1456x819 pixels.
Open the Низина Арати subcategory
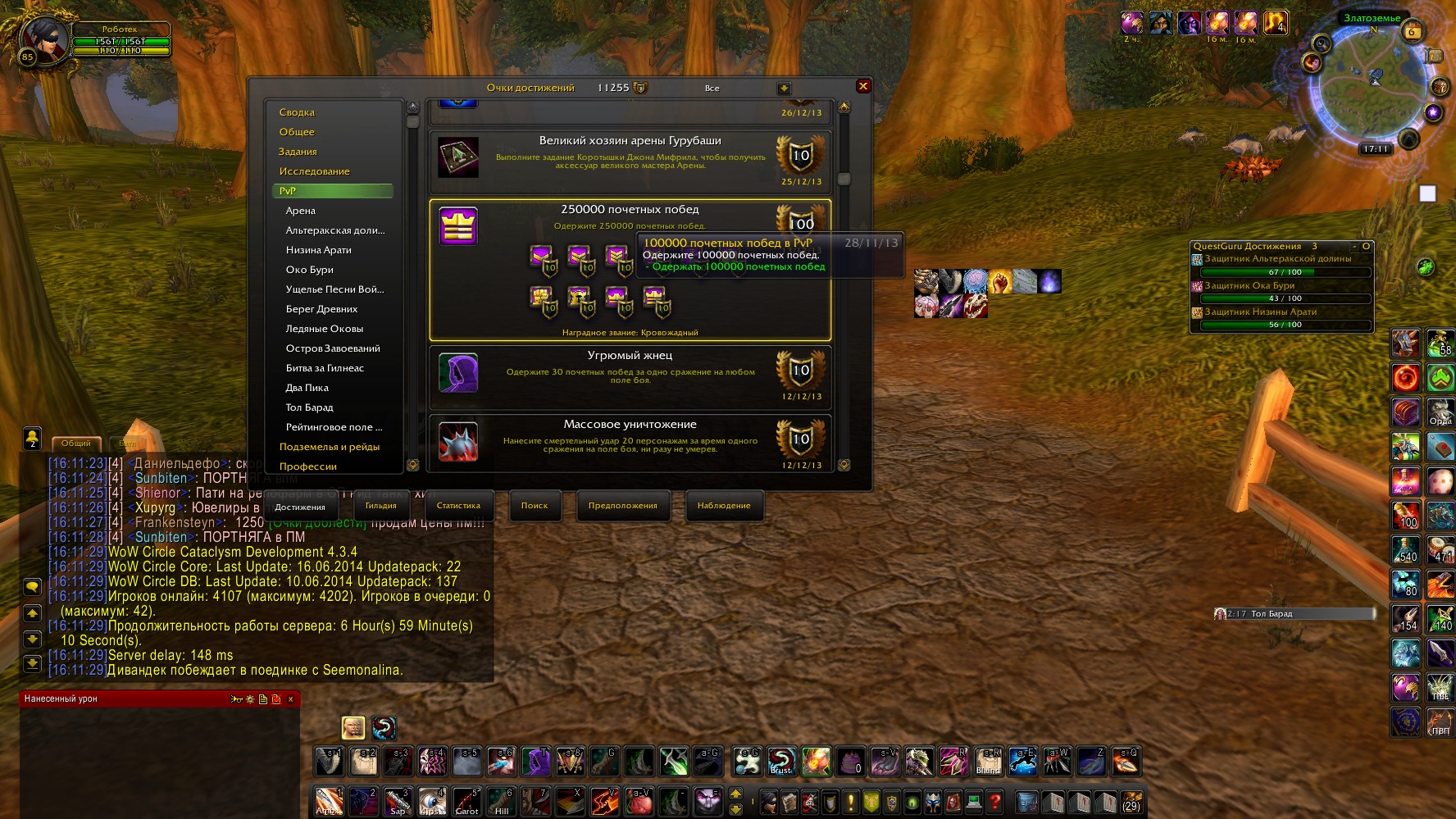tap(318, 250)
